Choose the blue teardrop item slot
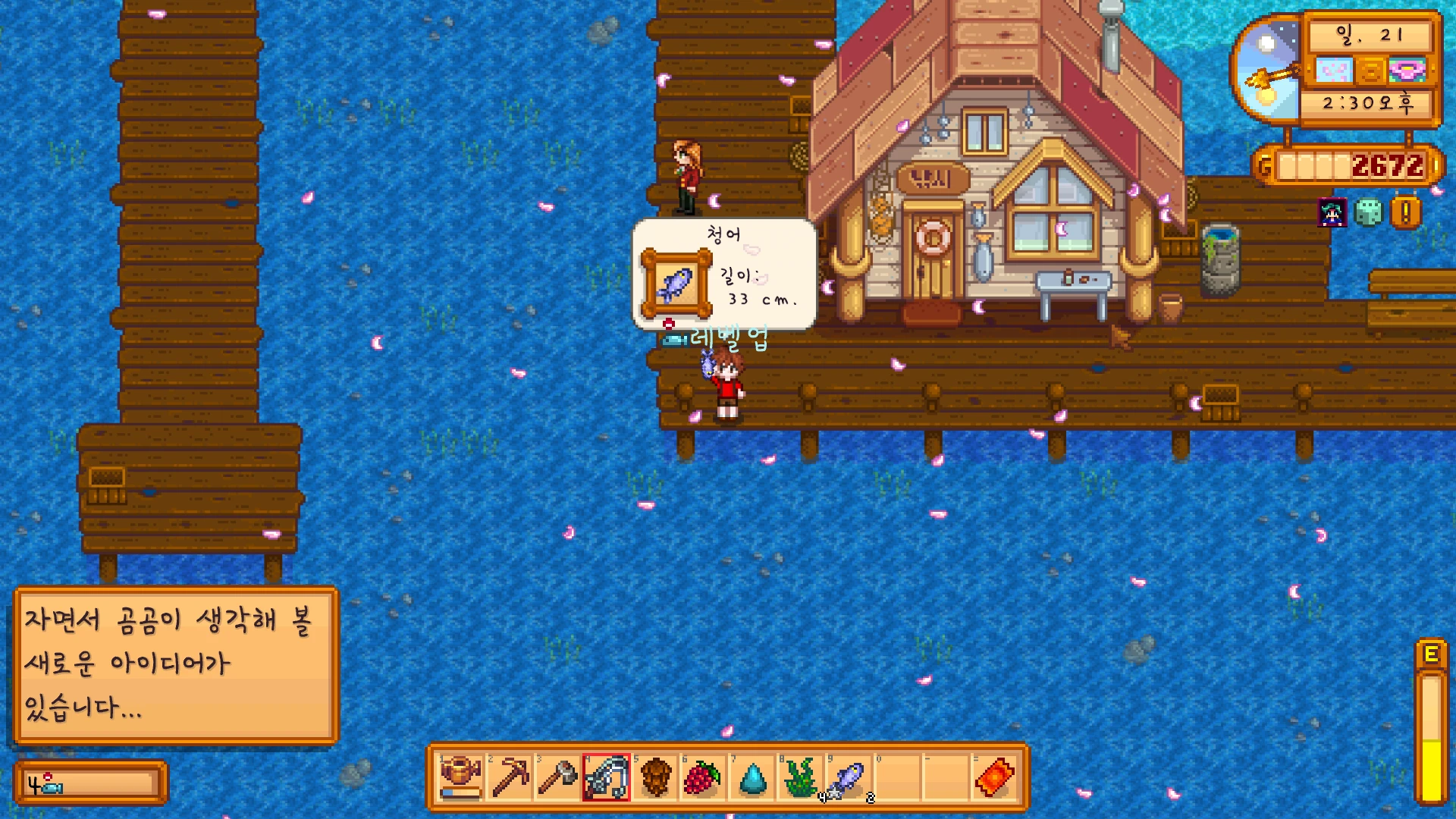Viewport: 1456px width, 819px height. point(752,777)
